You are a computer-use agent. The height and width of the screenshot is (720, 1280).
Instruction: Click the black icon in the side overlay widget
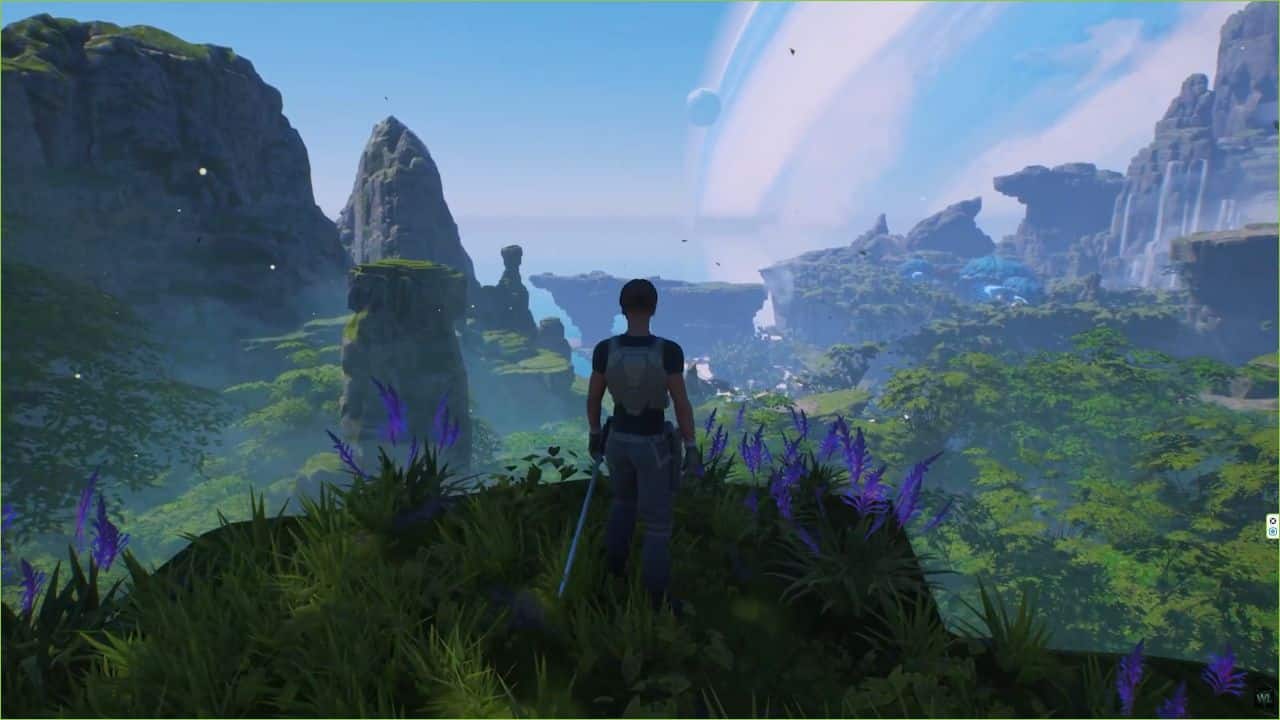1273,521
